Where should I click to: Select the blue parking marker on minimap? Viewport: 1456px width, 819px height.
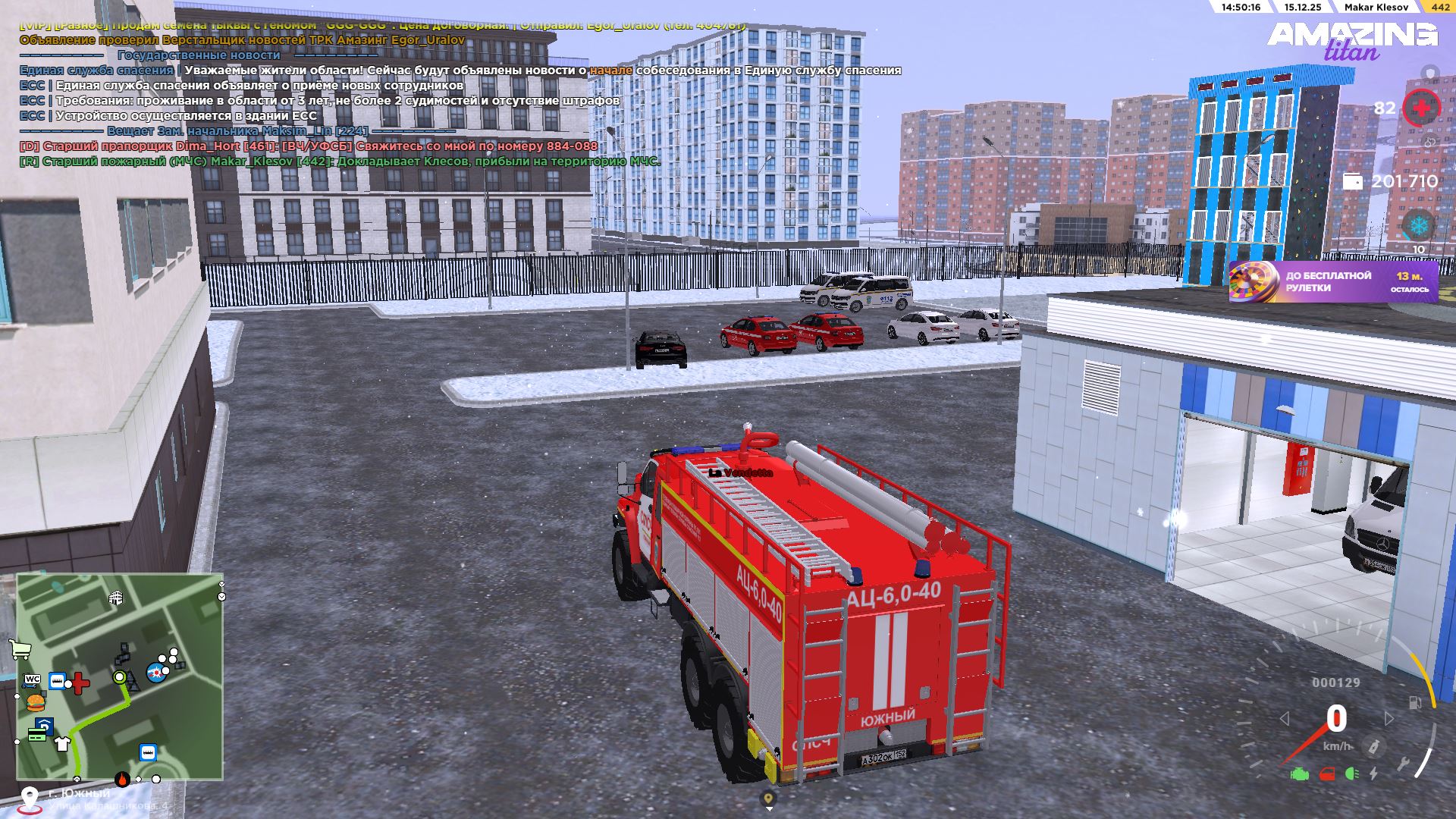point(45,724)
